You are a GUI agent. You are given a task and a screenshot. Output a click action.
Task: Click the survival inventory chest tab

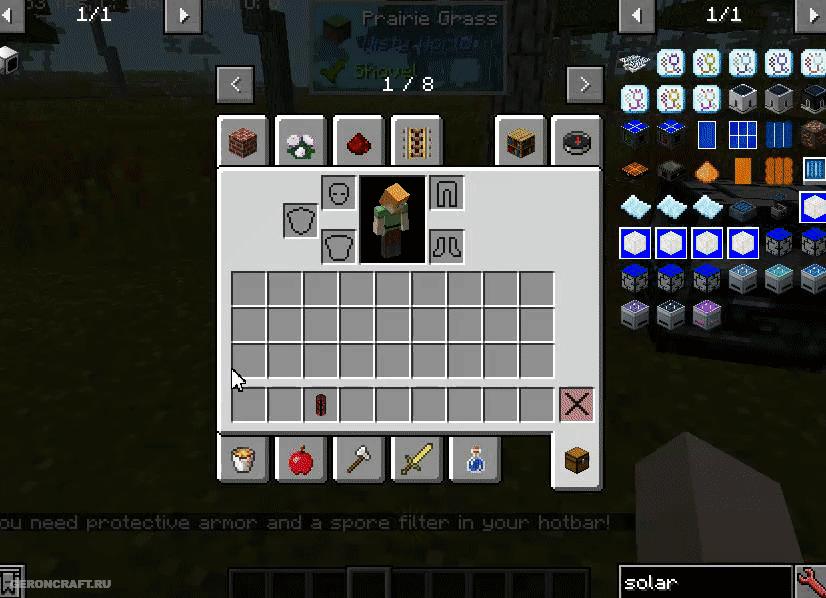pyautogui.click(x=577, y=462)
